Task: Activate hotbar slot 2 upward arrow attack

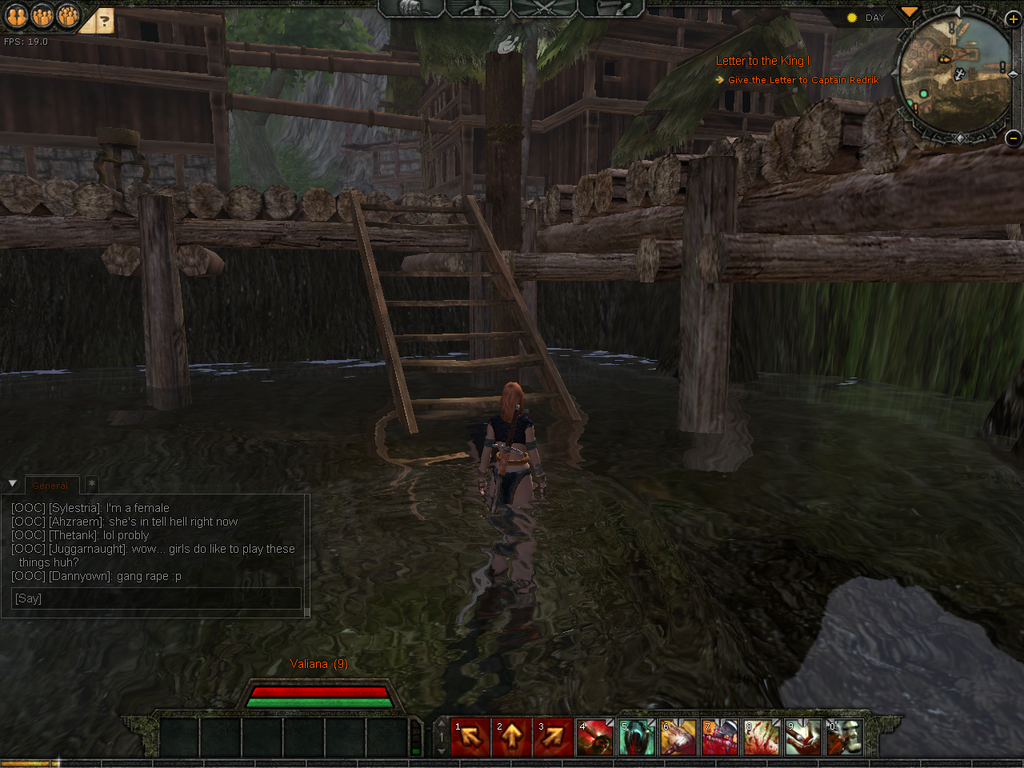Action: tap(511, 738)
